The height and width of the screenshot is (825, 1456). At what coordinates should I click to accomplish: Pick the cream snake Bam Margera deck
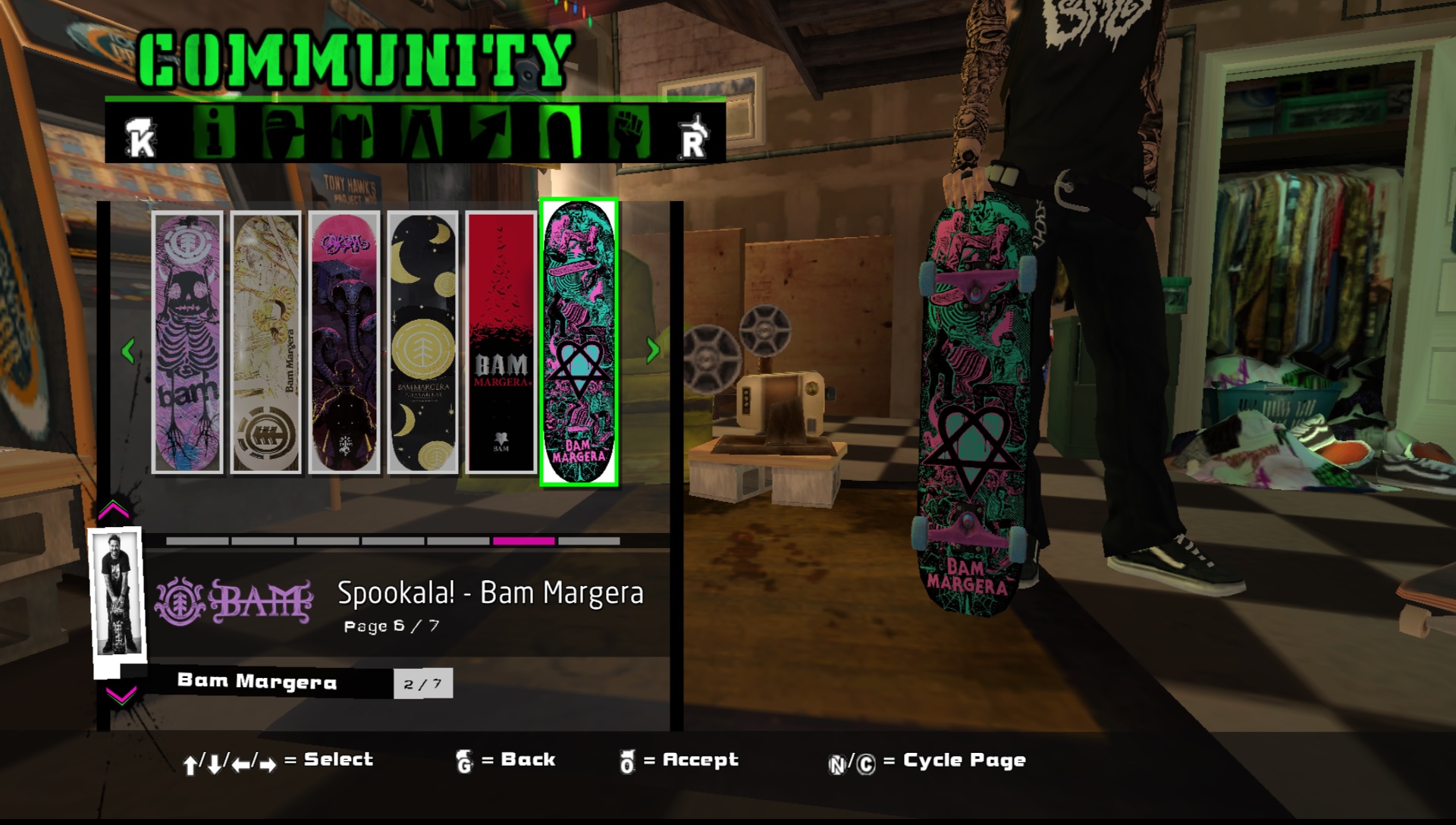[265, 343]
